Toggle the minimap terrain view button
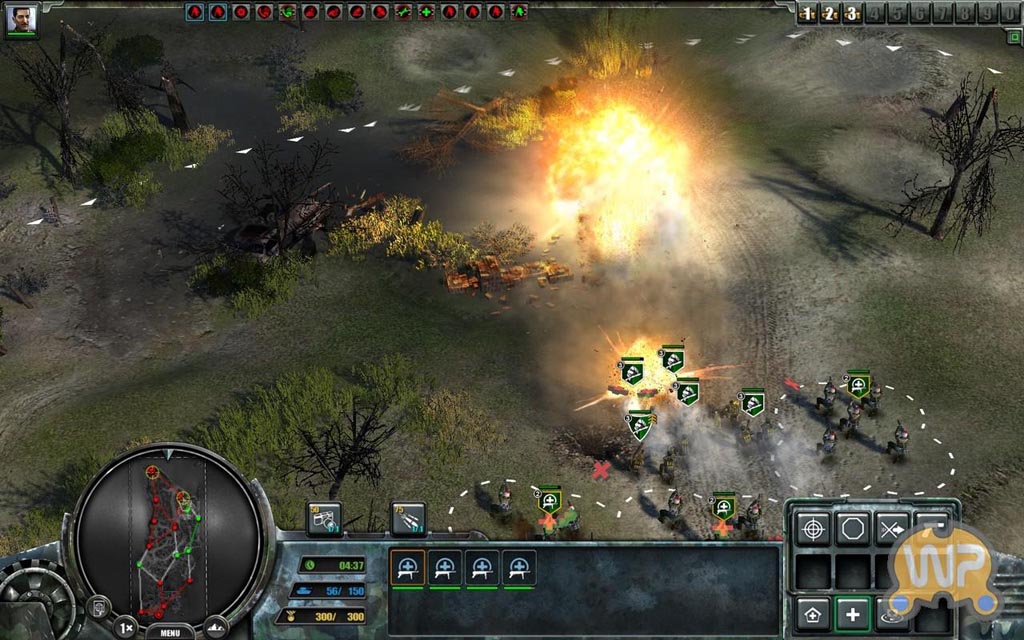Viewport: 1024px width, 640px height. click(217, 626)
